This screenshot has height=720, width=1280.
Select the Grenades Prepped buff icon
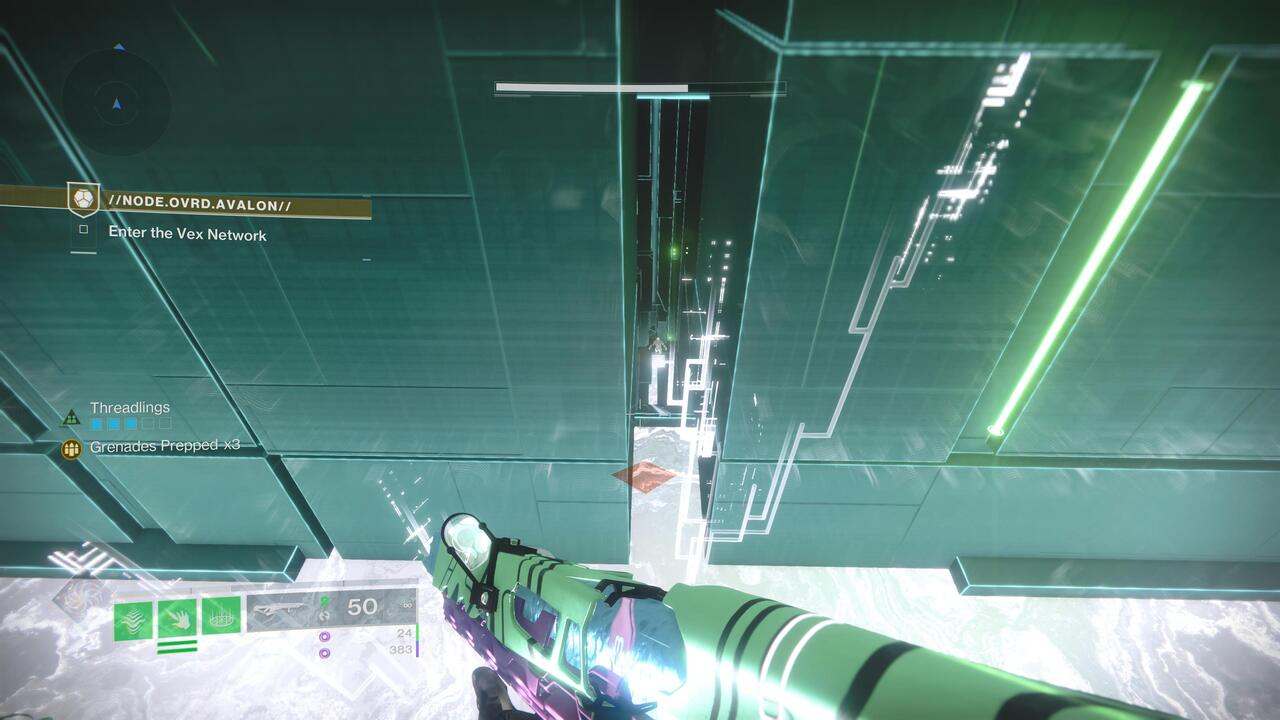pyautogui.click(x=71, y=448)
